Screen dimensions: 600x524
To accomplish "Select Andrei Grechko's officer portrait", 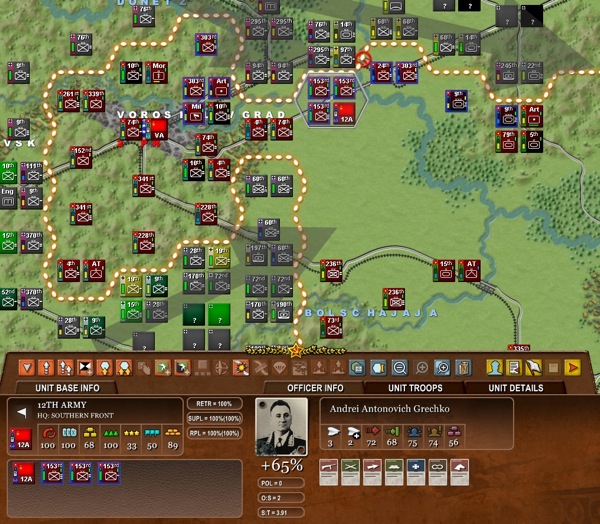I will click(282, 427).
